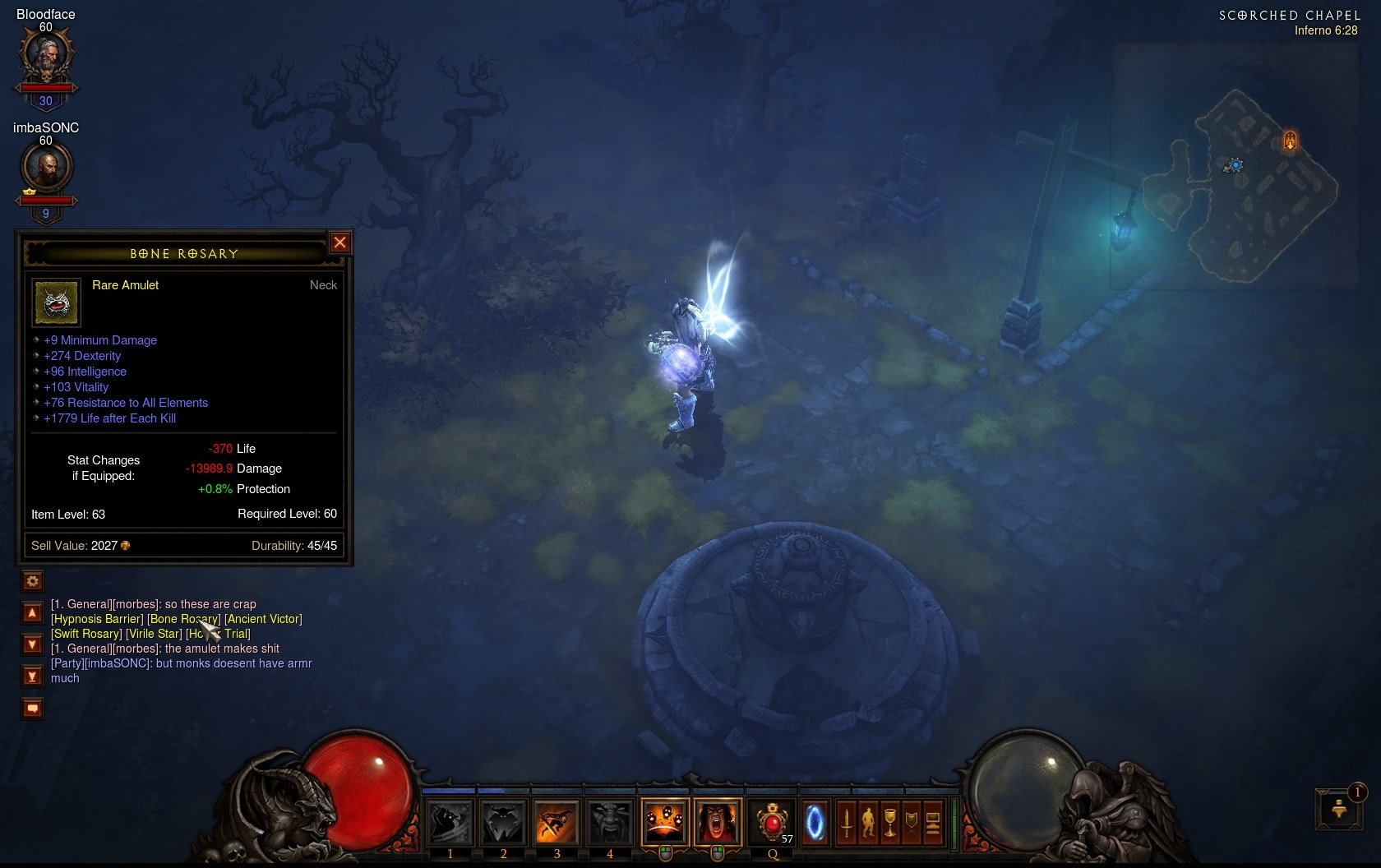Open the game menu computer icon
1381x868 pixels.
pyautogui.click(x=933, y=821)
